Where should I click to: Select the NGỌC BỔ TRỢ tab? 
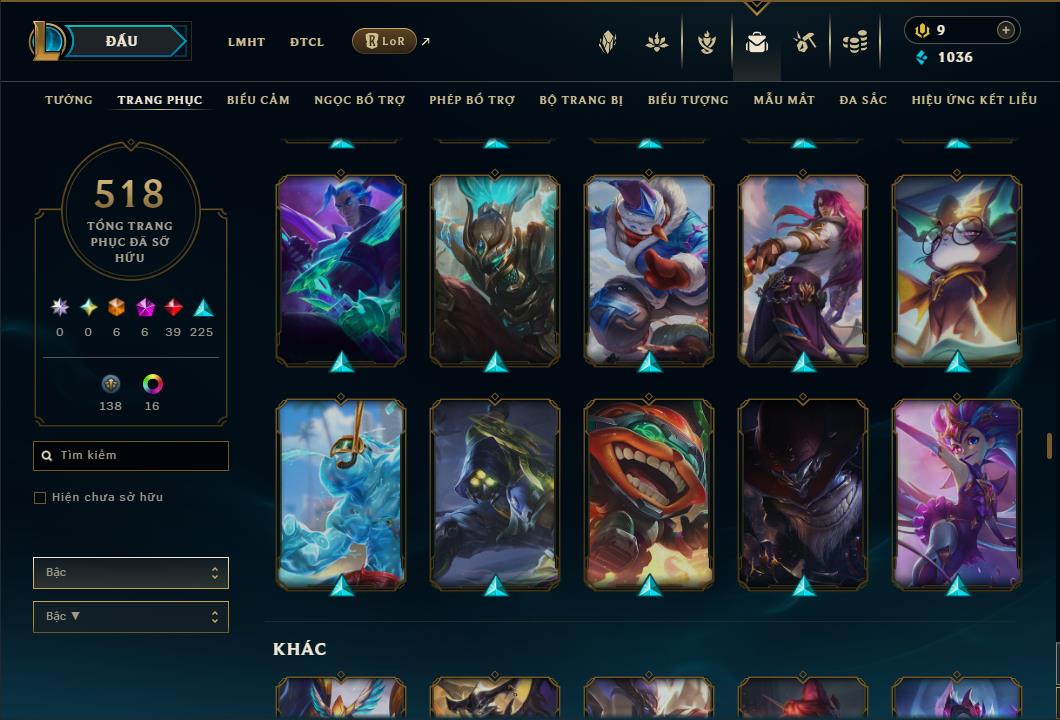coord(359,100)
